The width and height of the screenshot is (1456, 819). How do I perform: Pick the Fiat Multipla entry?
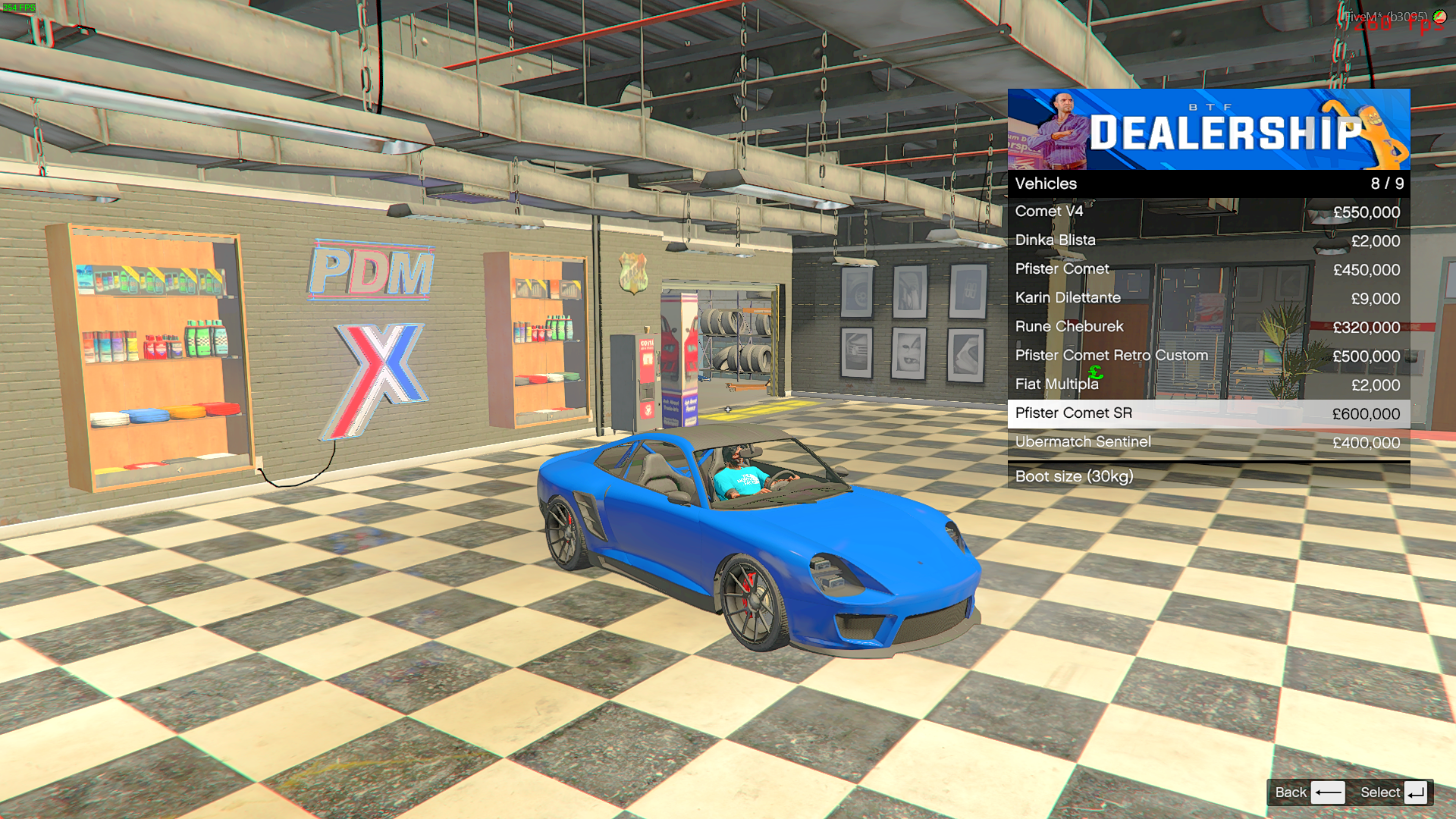click(1208, 384)
